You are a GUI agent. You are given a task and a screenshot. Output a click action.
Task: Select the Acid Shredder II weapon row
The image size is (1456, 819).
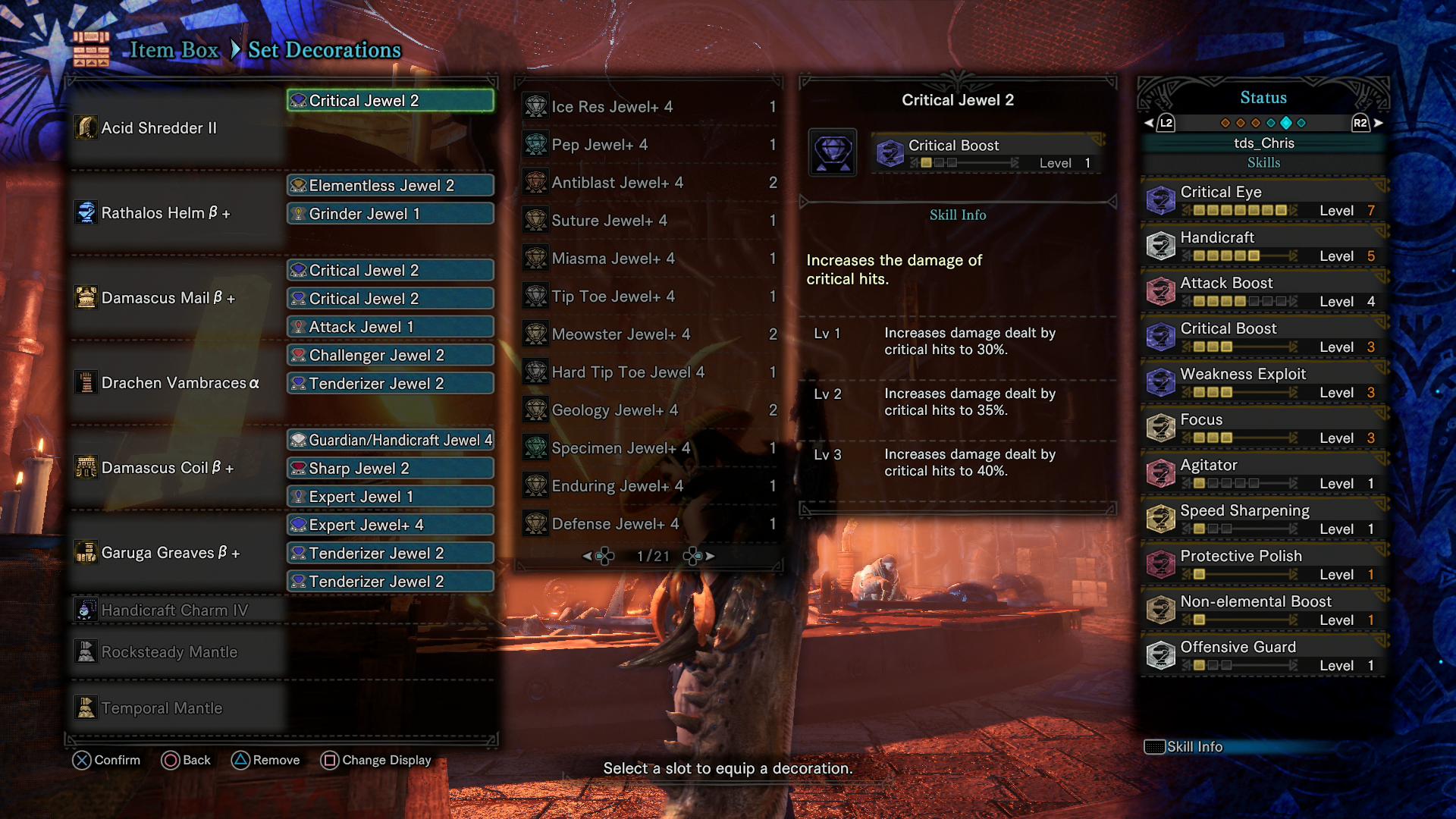(176, 128)
